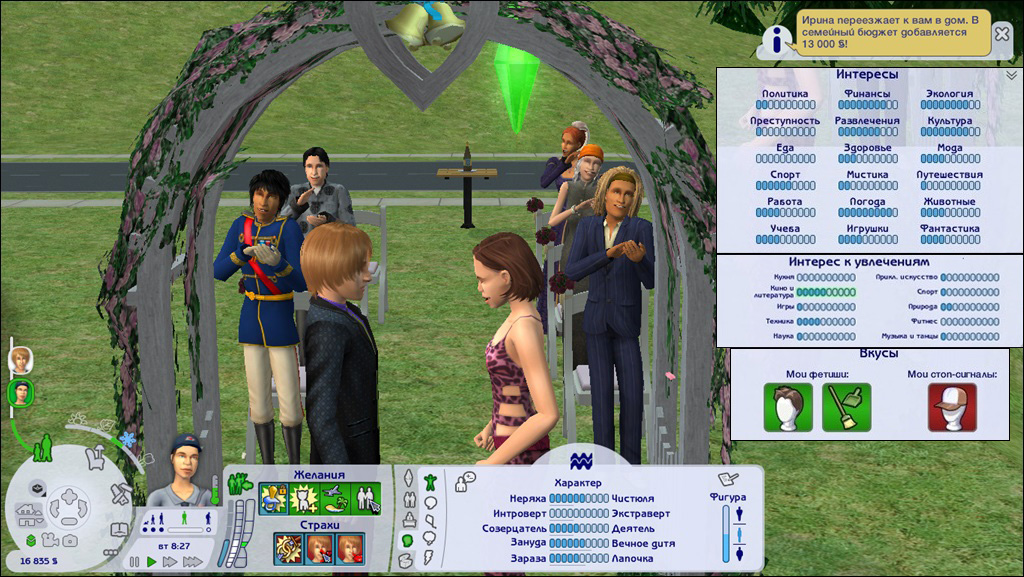Collapse the Interests panel with the chevron
This screenshot has width=1024, height=577.
pyautogui.click(x=1010, y=75)
